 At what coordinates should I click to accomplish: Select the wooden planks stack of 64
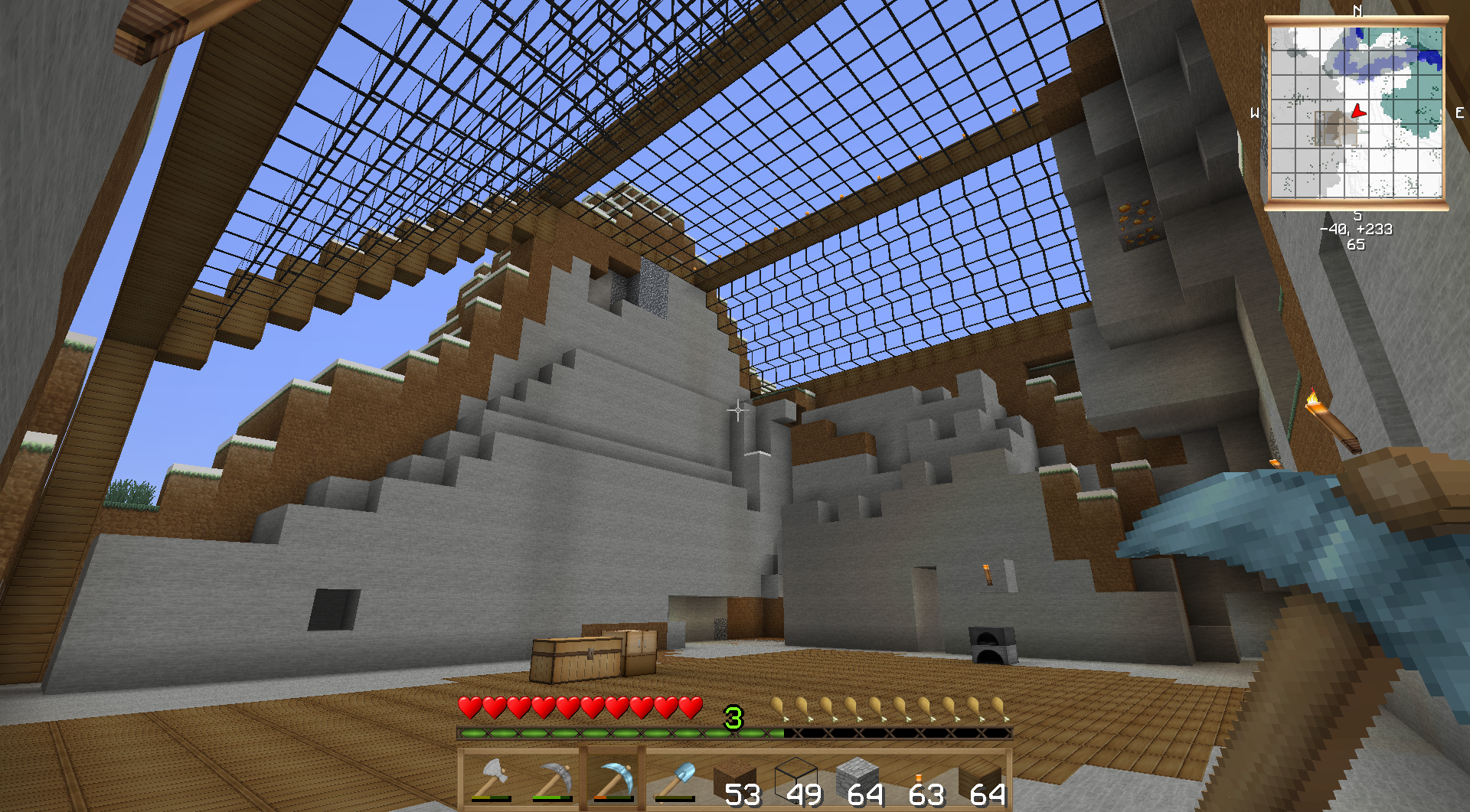pos(981,781)
